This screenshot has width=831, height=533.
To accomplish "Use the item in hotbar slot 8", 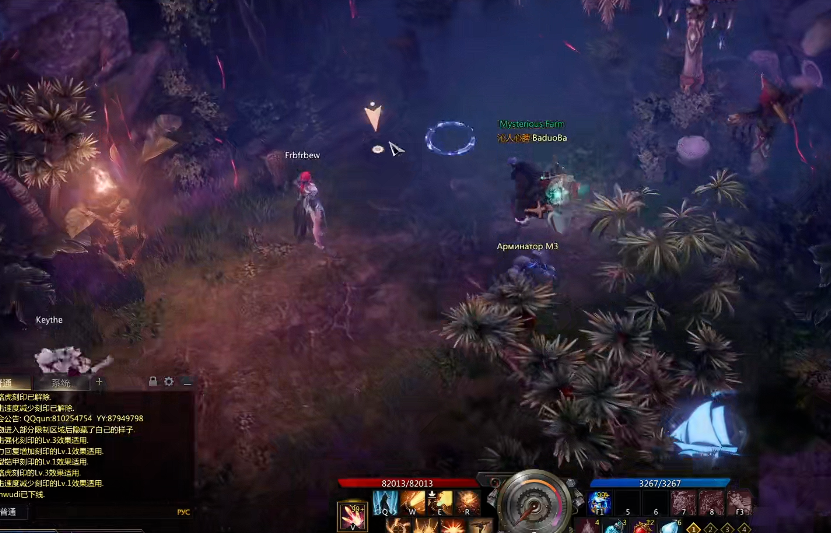I will click(x=711, y=502).
